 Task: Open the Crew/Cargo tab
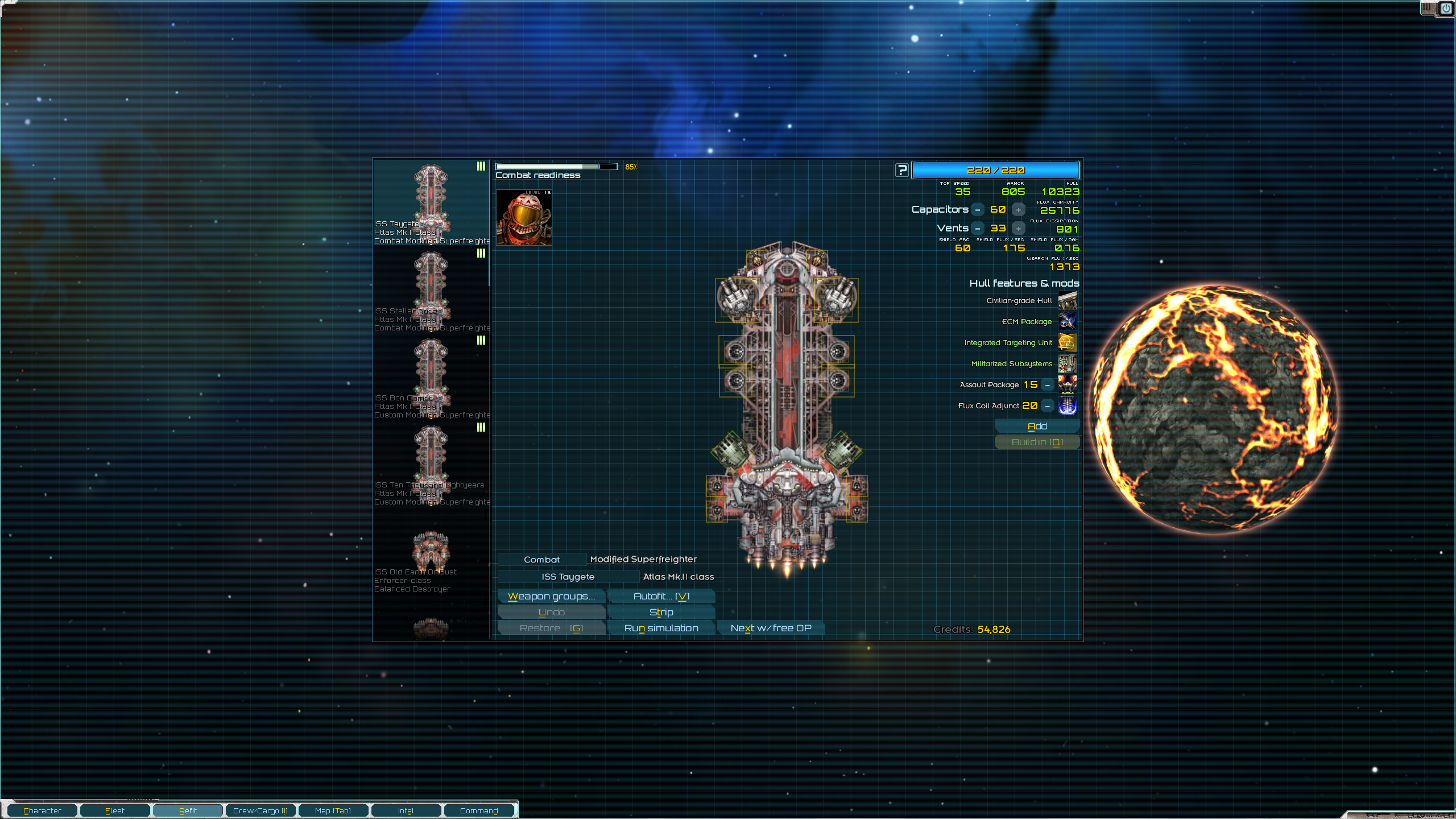(260, 810)
